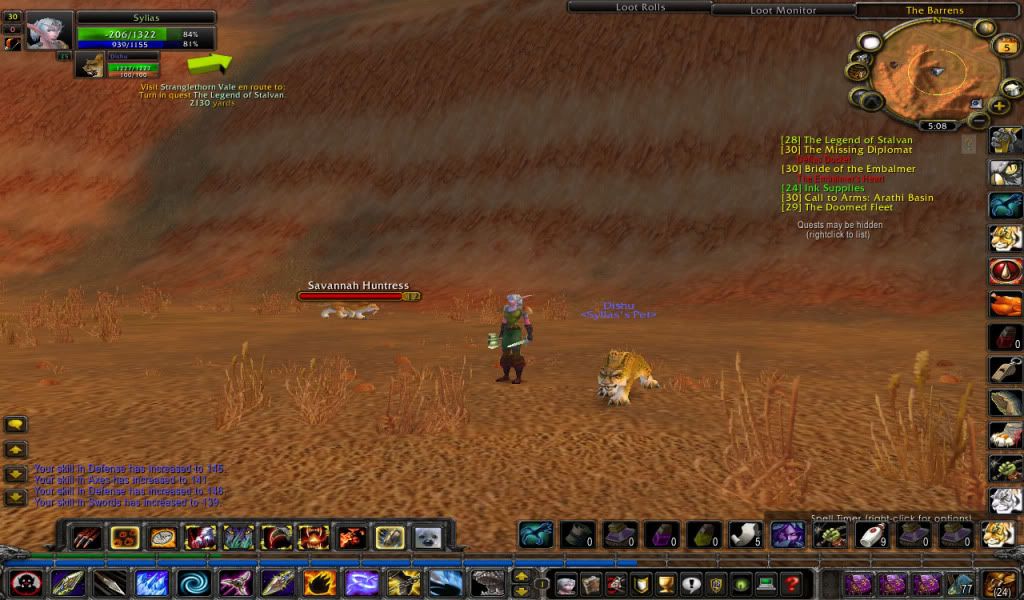Image resolution: width=1024 pixels, height=600 pixels.
Task: Open the Loot Rolls tab
Action: 640,8
